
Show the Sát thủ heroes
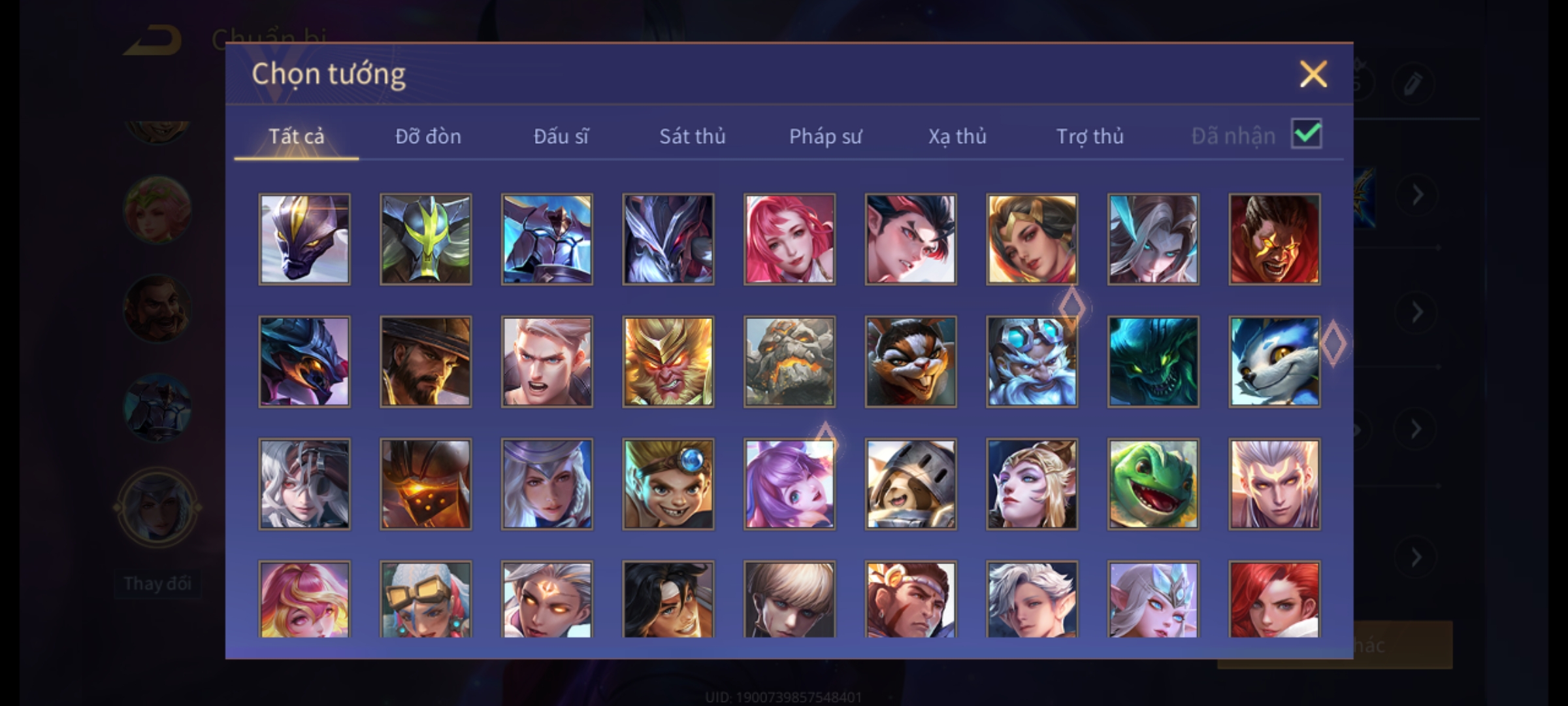pos(692,136)
